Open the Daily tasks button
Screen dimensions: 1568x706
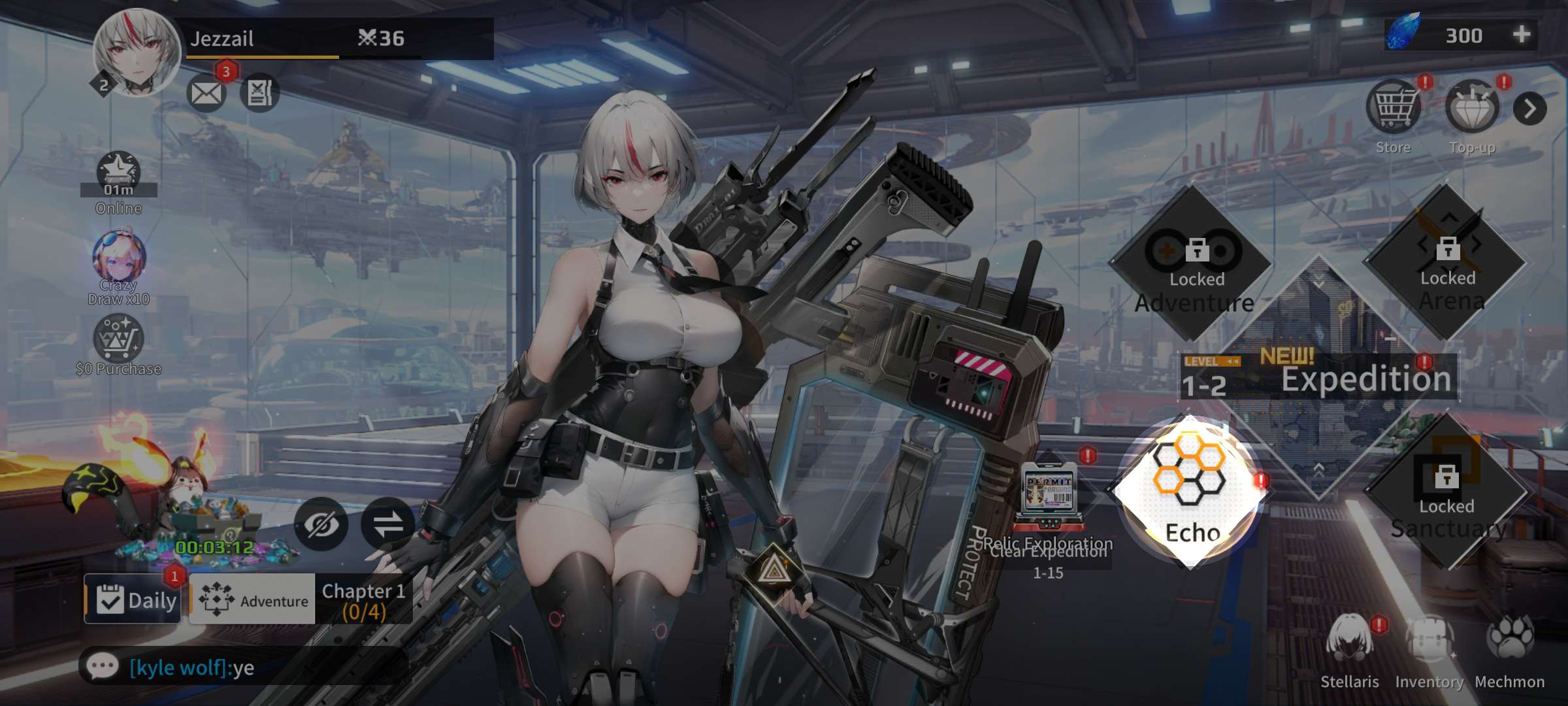pyautogui.click(x=133, y=599)
